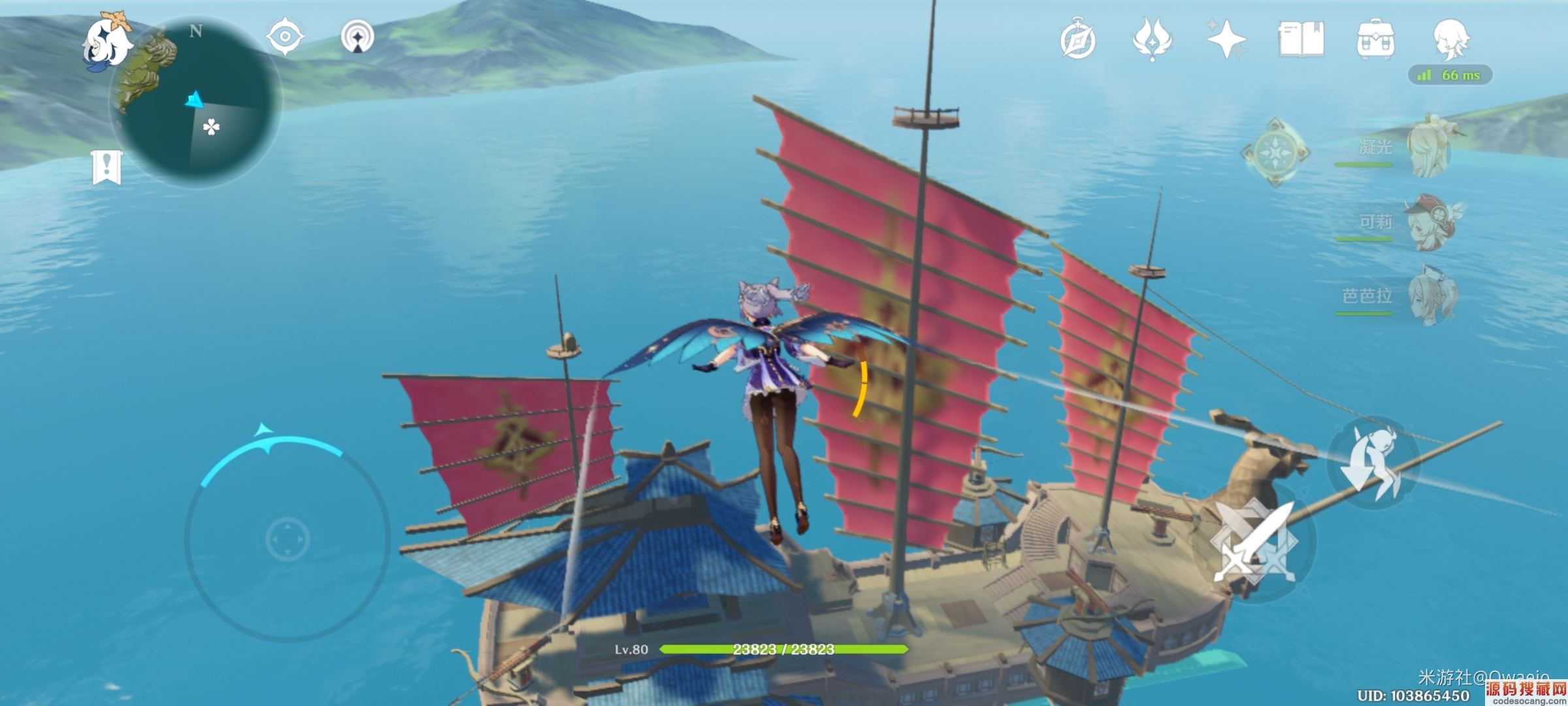
Task: Open the four-pointed star wish icon
Action: coord(1226,40)
